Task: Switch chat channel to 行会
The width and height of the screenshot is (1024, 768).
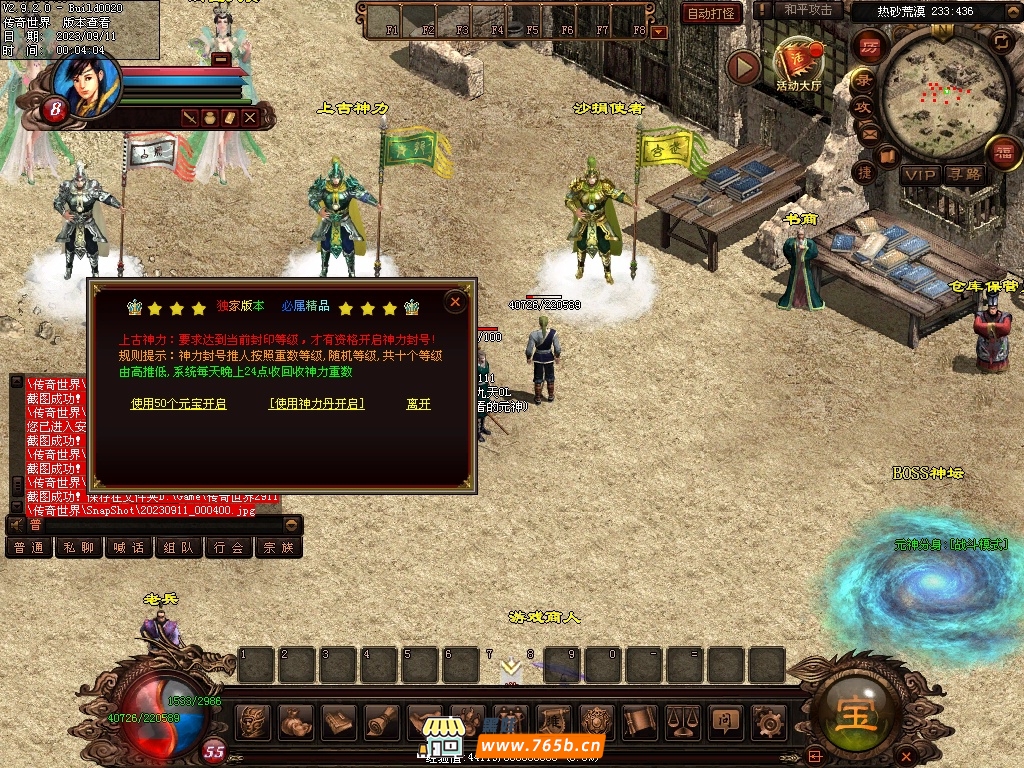Action: click(x=228, y=548)
